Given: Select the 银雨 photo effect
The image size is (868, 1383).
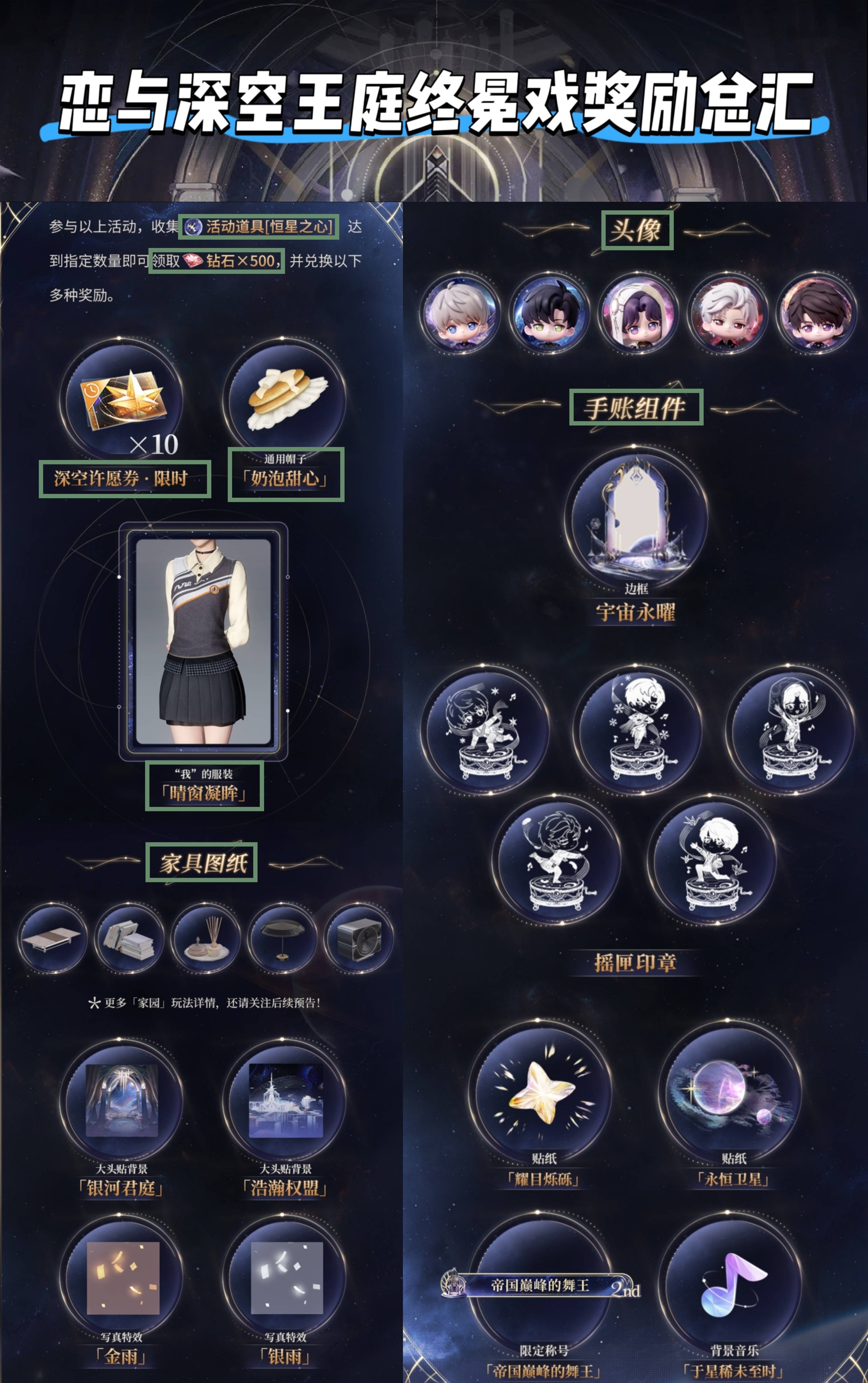Looking at the screenshot, I should click(286, 1278).
